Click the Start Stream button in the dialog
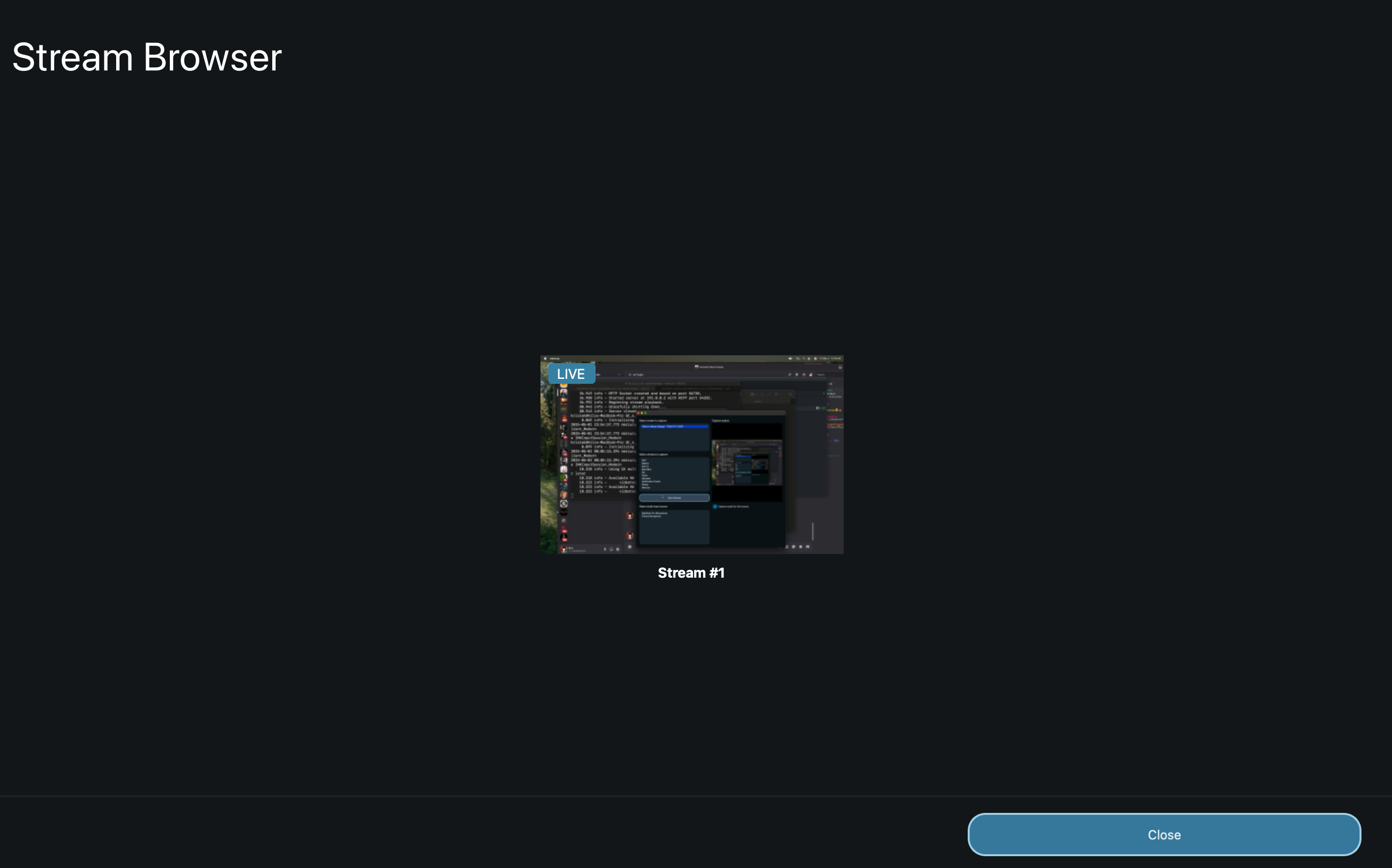This screenshot has height=868, width=1392. coord(674,498)
